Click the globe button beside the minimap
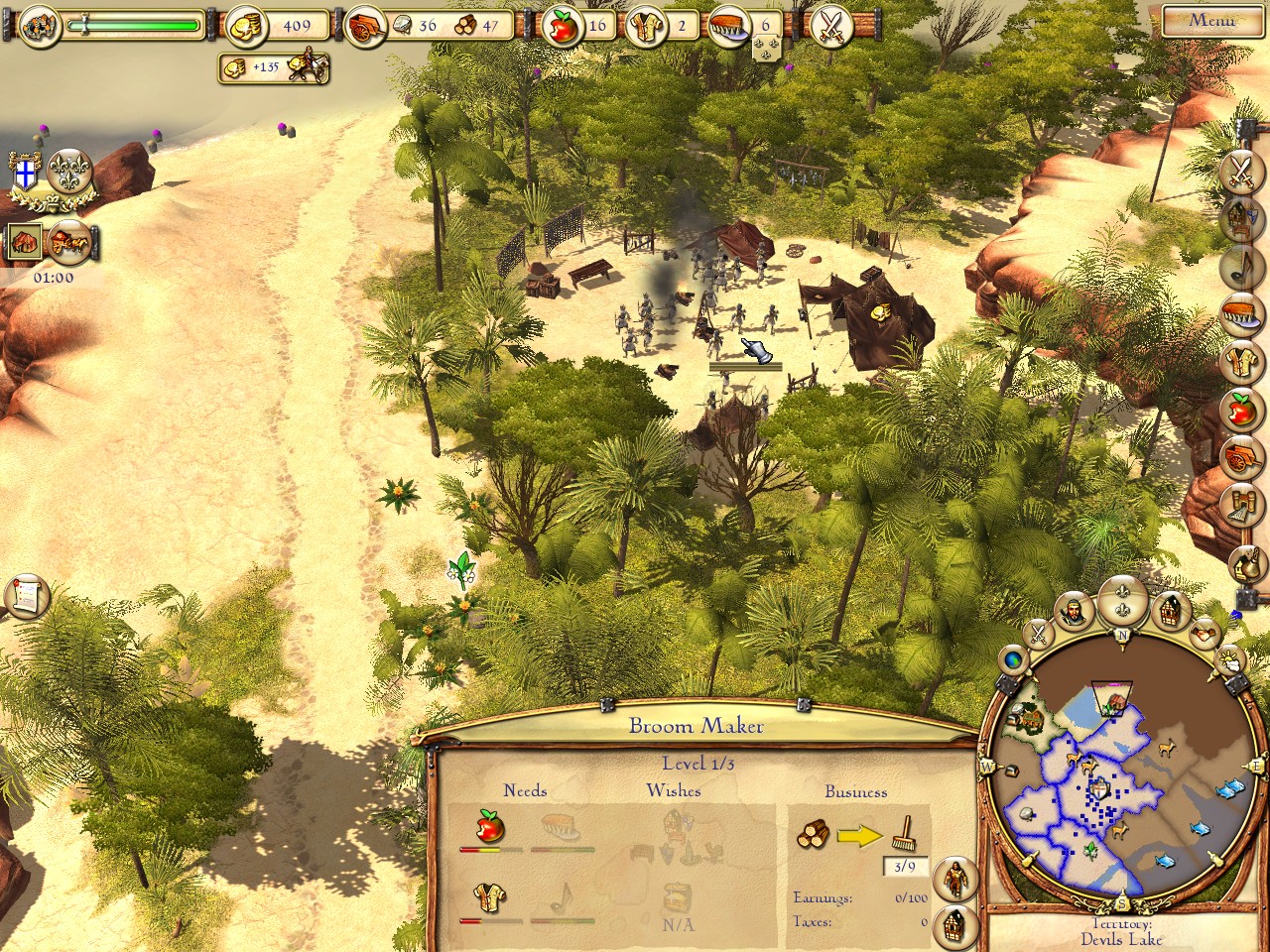The width and height of the screenshot is (1270, 952). (x=1014, y=658)
